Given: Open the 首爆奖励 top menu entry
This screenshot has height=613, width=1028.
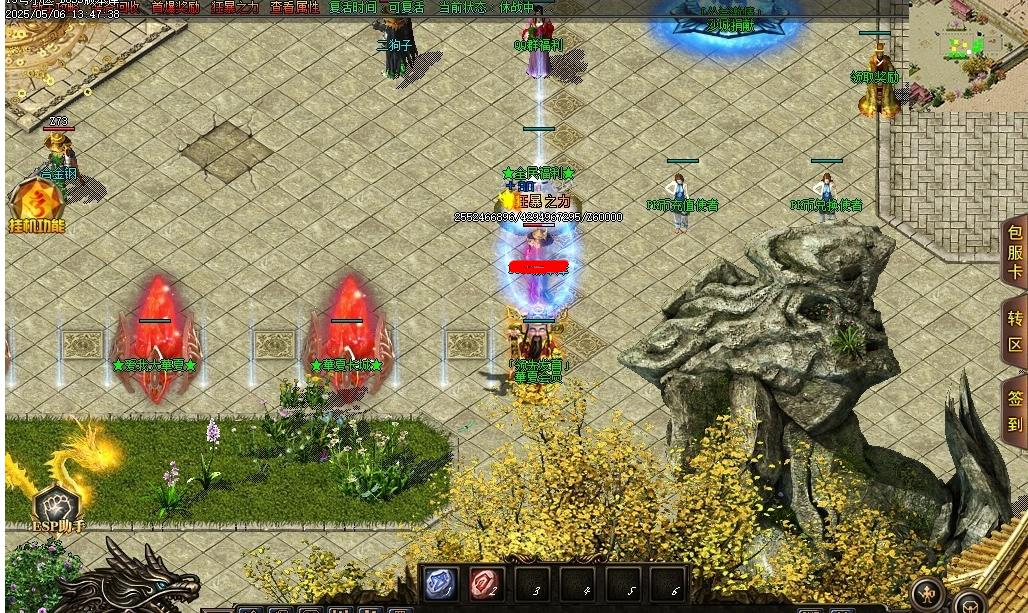Looking at the screenshot, I should click(176, 7).
